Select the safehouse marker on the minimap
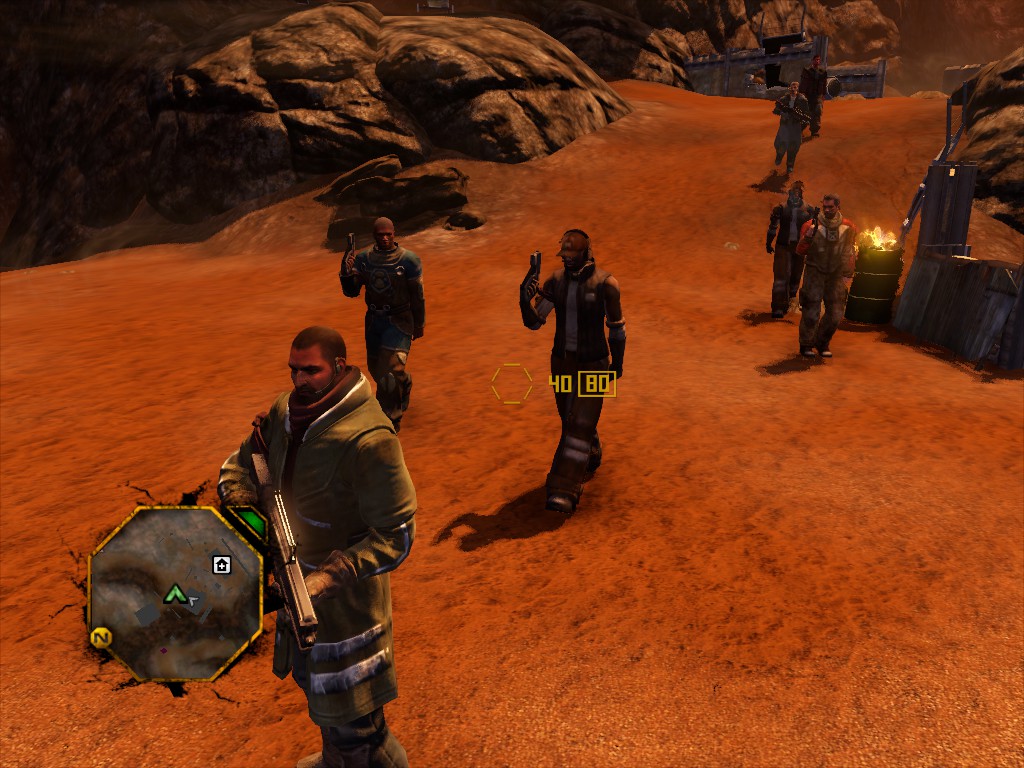 coord(222,565)
